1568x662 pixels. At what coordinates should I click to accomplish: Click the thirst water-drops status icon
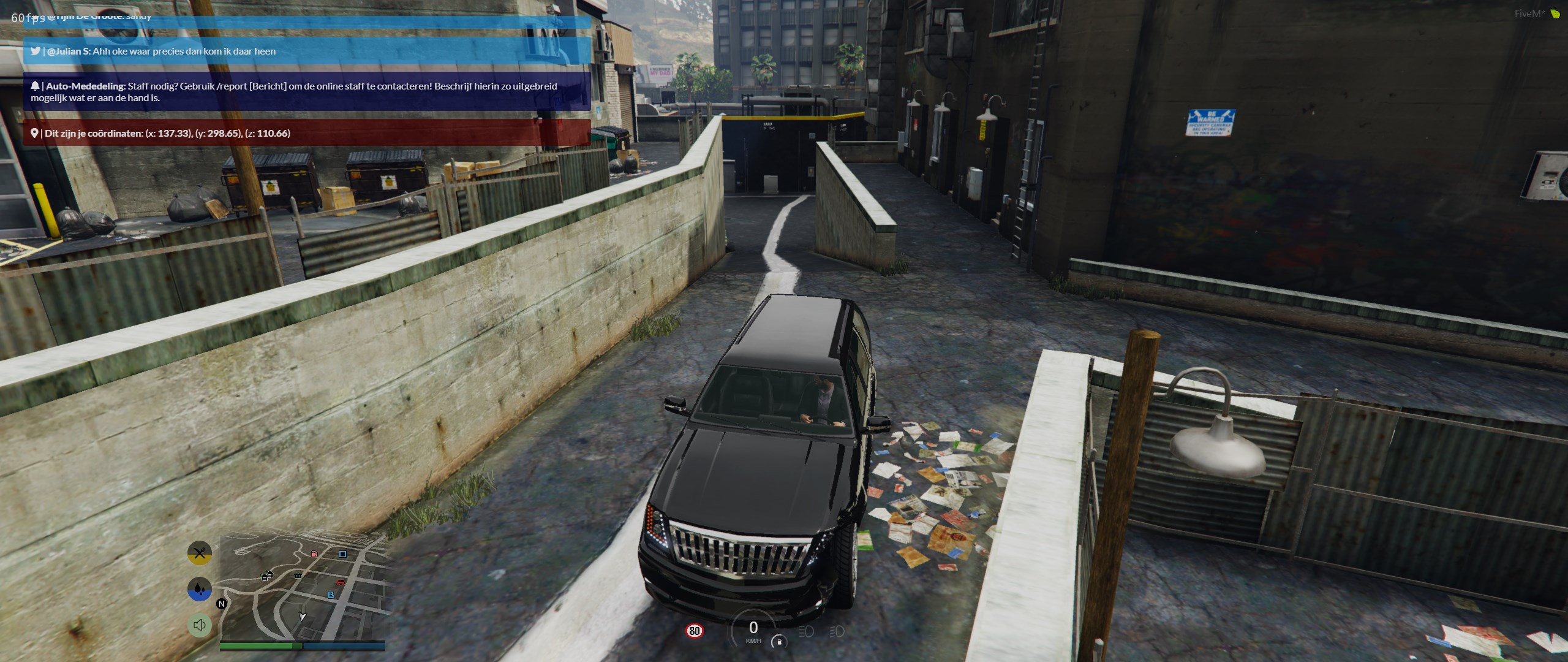(x=199, y=589)
